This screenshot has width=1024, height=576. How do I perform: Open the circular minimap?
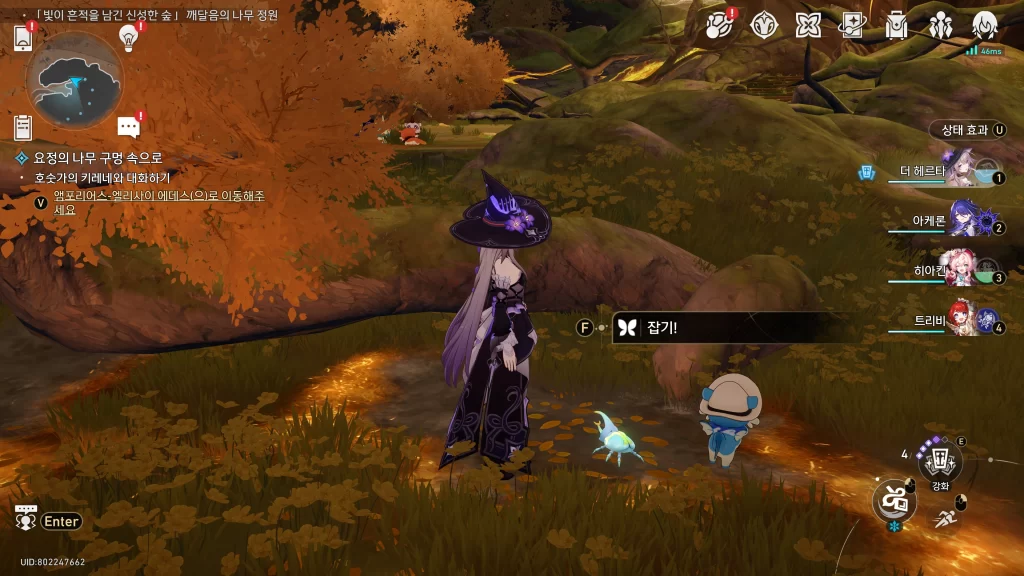75,80
